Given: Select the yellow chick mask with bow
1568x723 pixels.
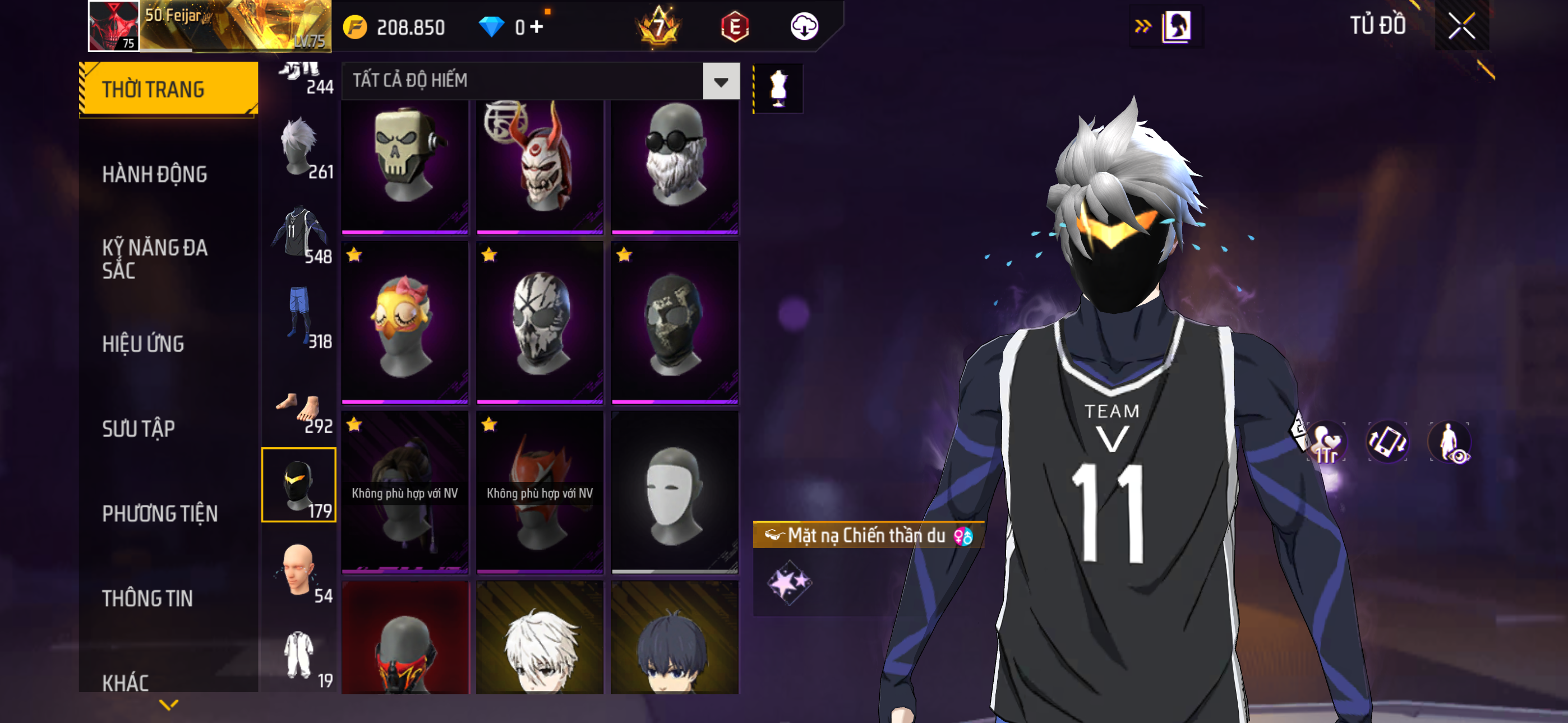Looking at the screenshot, I should pos(405,323).
